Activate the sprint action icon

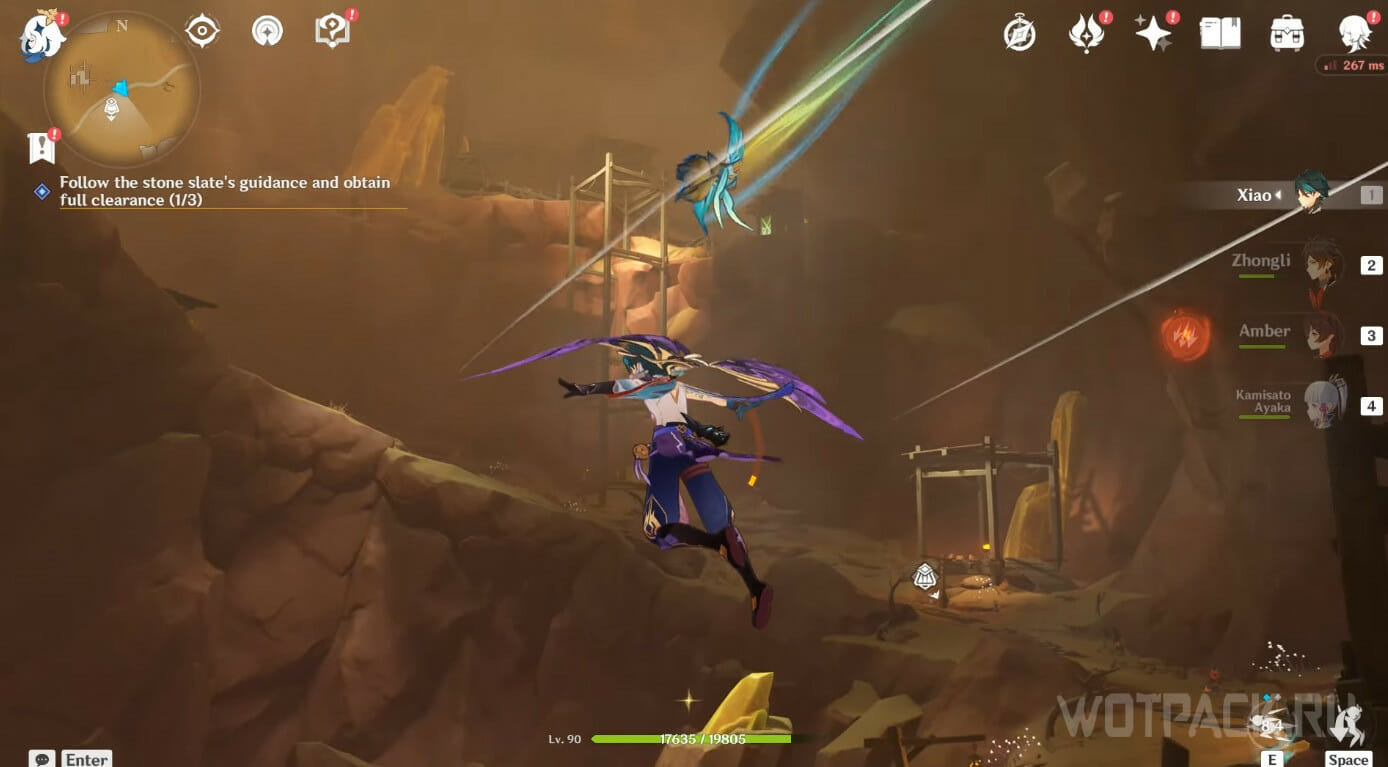[1349, 724]
